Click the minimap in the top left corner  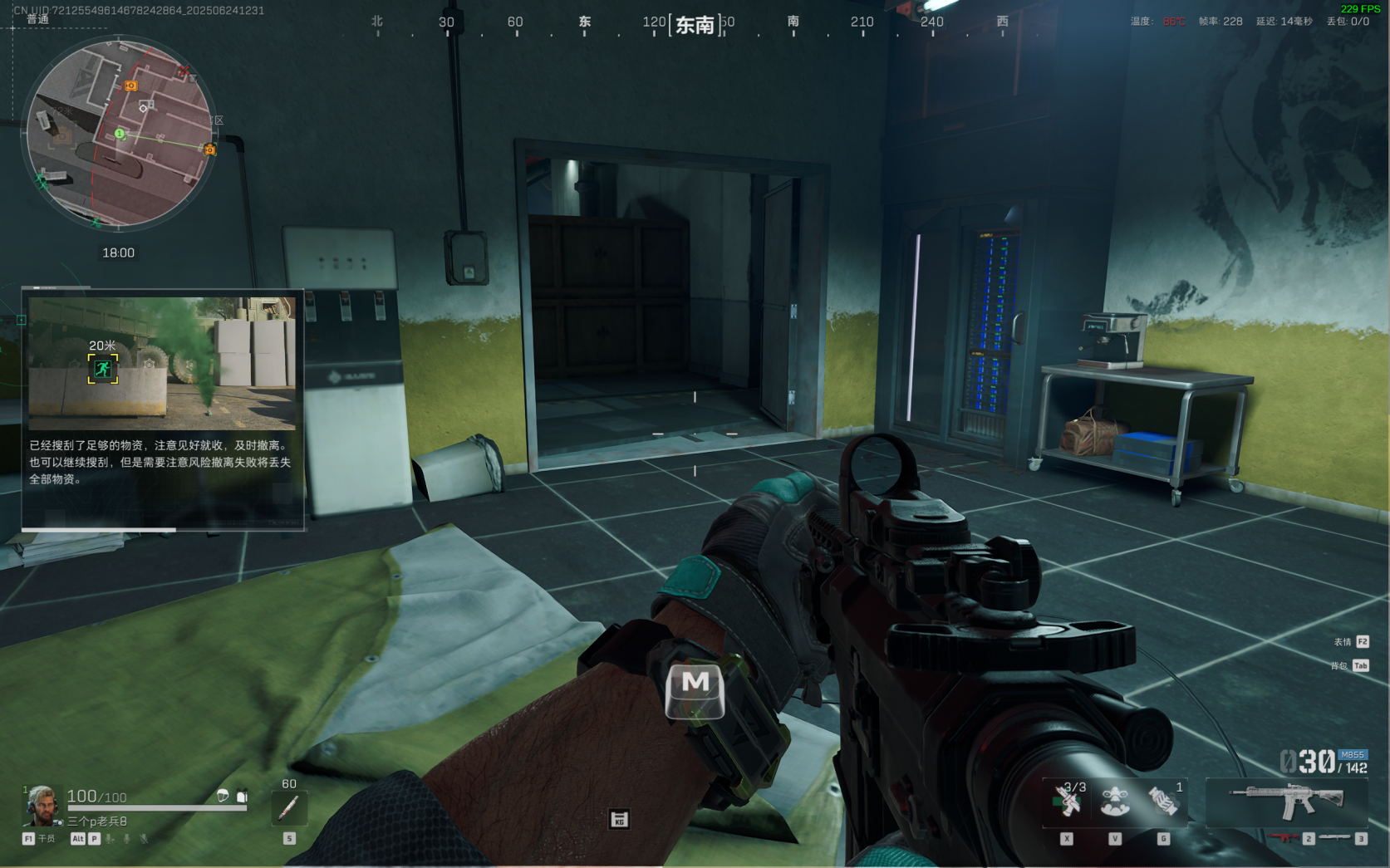pyautogui.click(x=123, y=133)
